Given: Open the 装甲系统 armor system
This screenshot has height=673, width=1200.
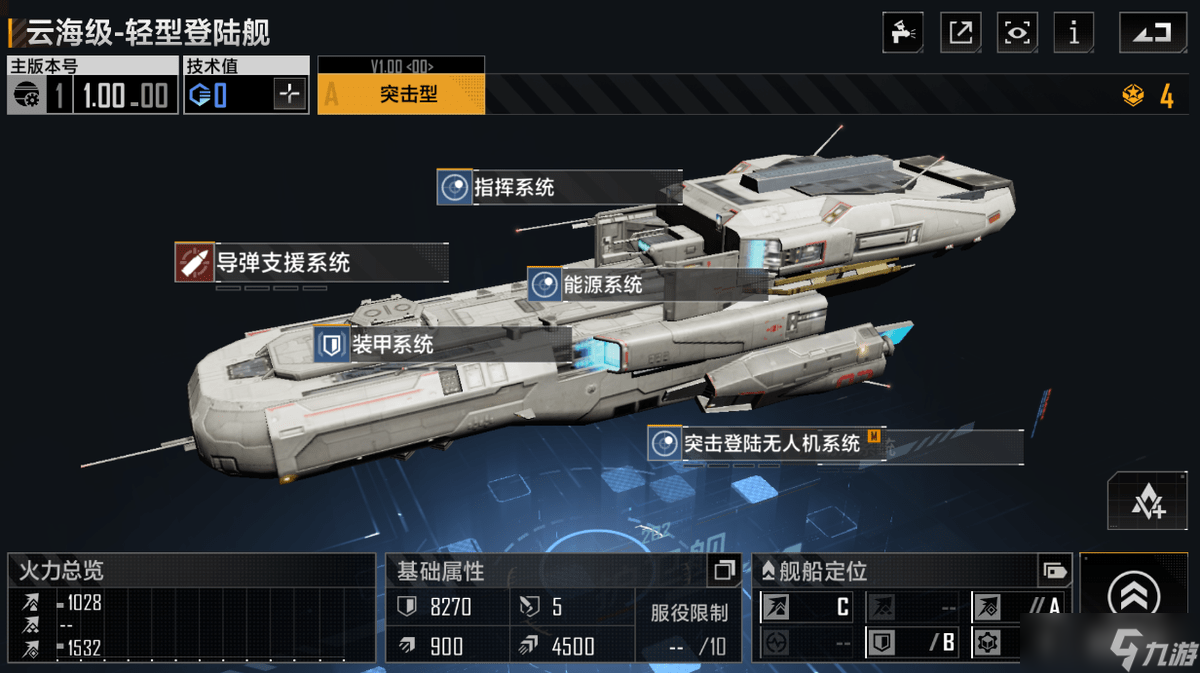Looking at the screenshot, I should point(391,345).
